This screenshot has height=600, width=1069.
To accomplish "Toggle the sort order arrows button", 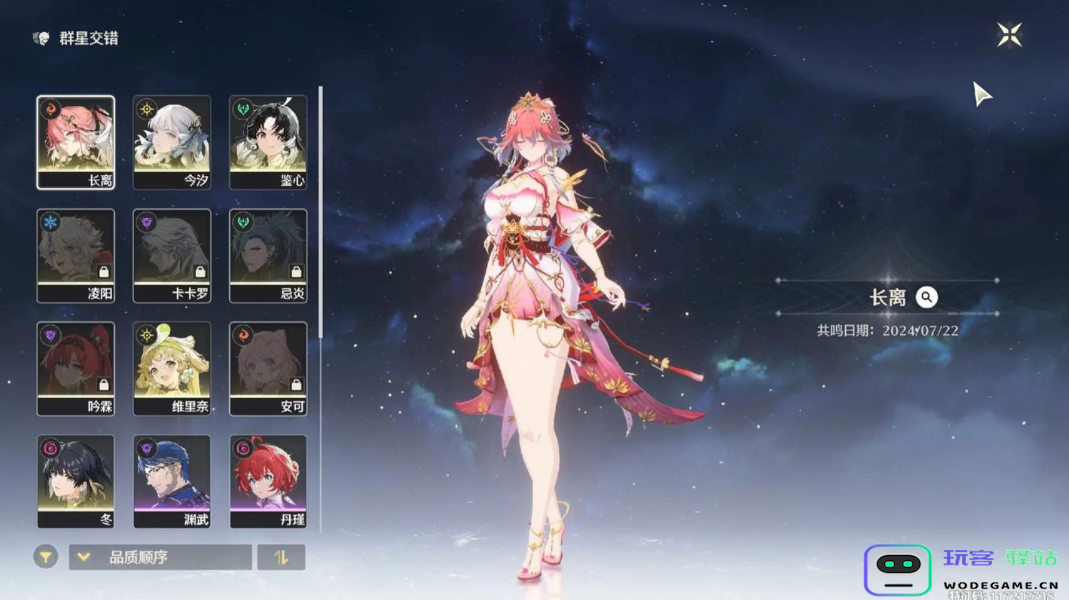I will pyautogui.click(x=281, y=557).
